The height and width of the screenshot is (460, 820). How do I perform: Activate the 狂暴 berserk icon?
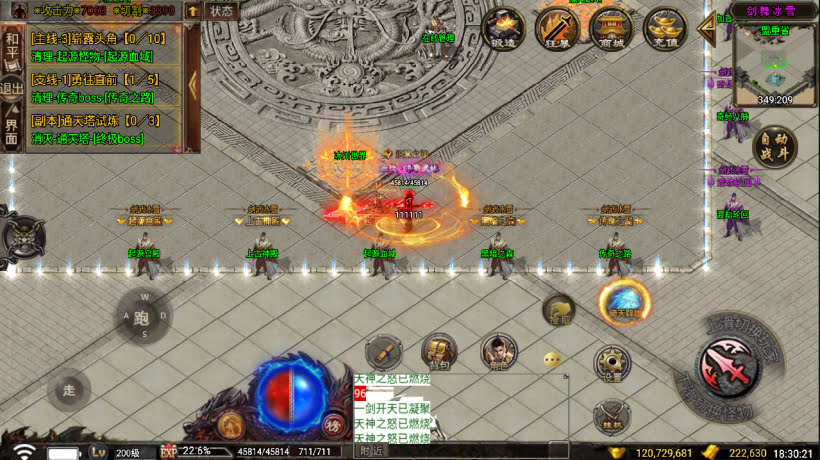coord(556,28)
